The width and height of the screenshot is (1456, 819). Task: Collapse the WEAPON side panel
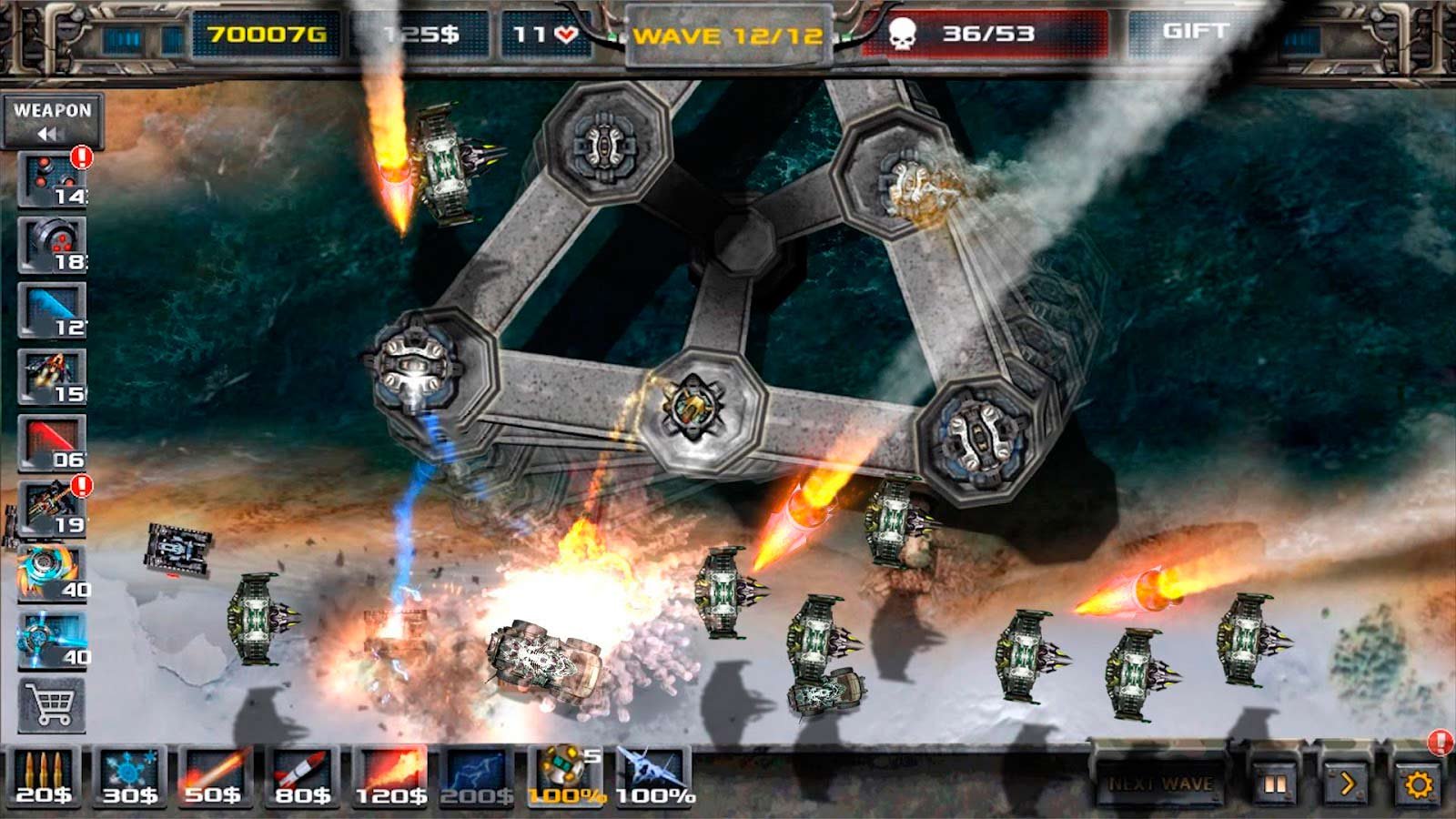click(52, 121)
